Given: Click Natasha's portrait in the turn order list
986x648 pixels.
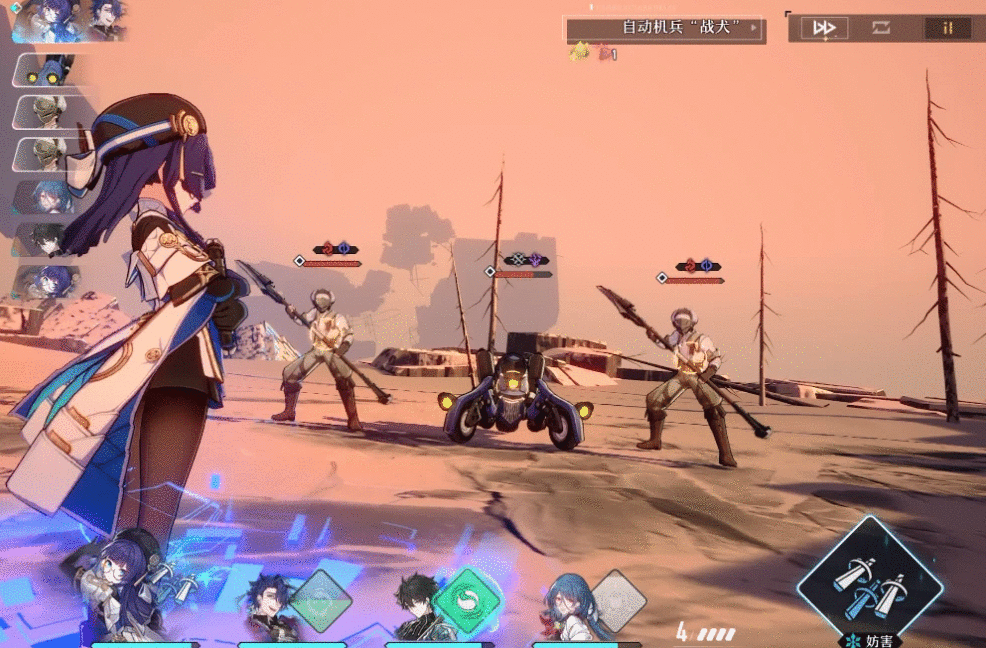Looking at the screenshot, I should (x=50, y=196).
